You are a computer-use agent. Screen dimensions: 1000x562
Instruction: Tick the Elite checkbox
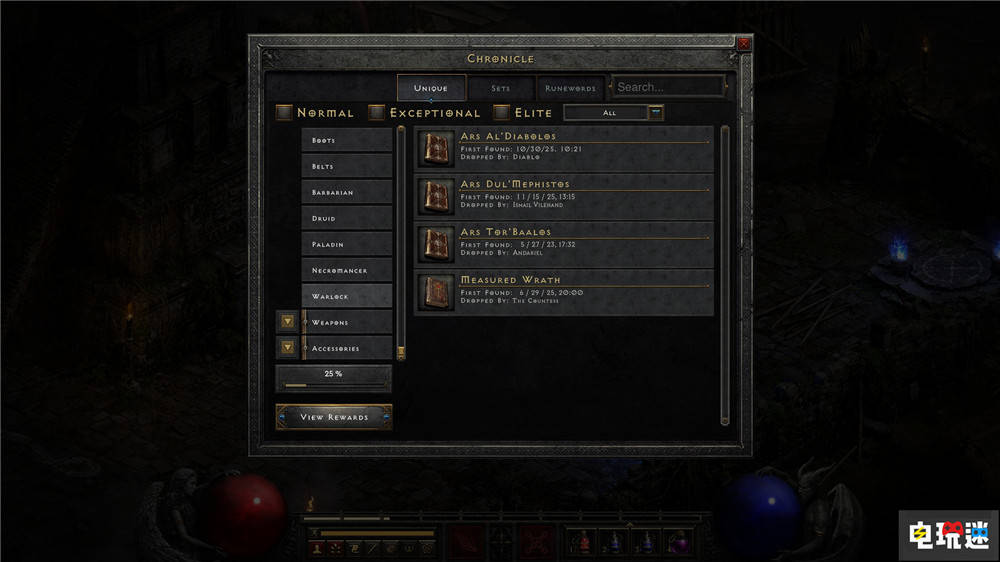(x=502, y=113)
